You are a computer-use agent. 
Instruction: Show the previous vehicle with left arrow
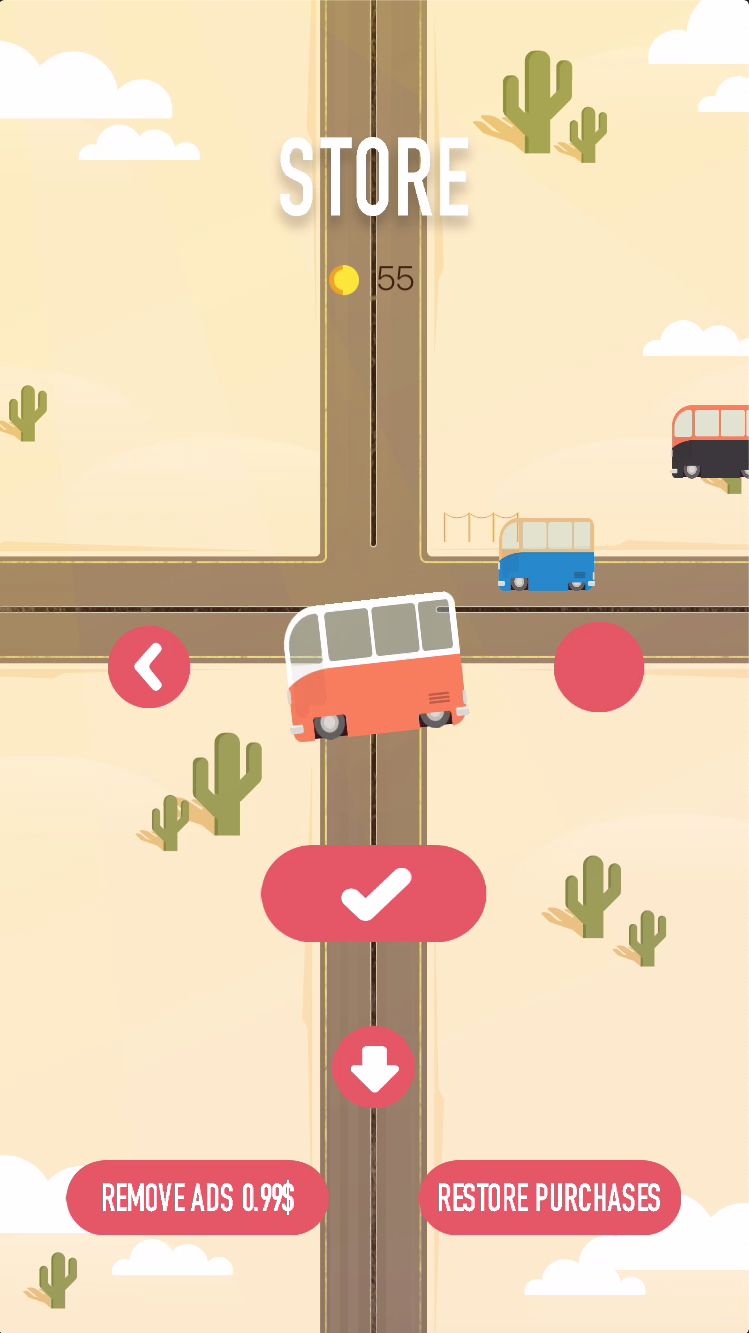(149, 667)
